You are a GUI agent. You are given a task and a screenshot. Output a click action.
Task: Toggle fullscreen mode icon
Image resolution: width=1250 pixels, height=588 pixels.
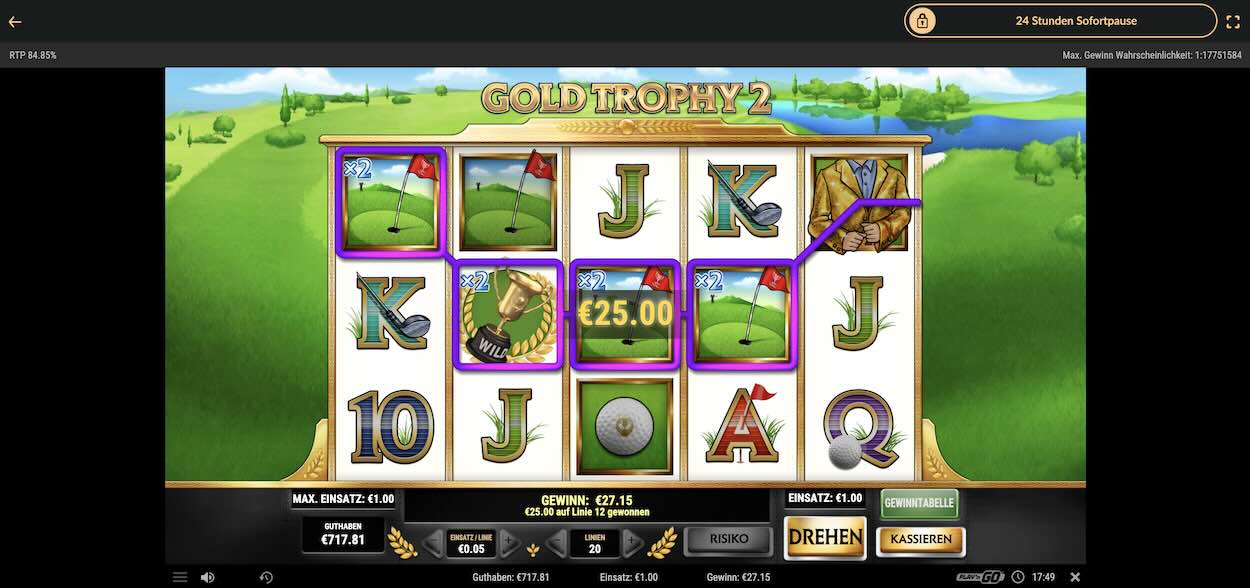coord(1233,21)
